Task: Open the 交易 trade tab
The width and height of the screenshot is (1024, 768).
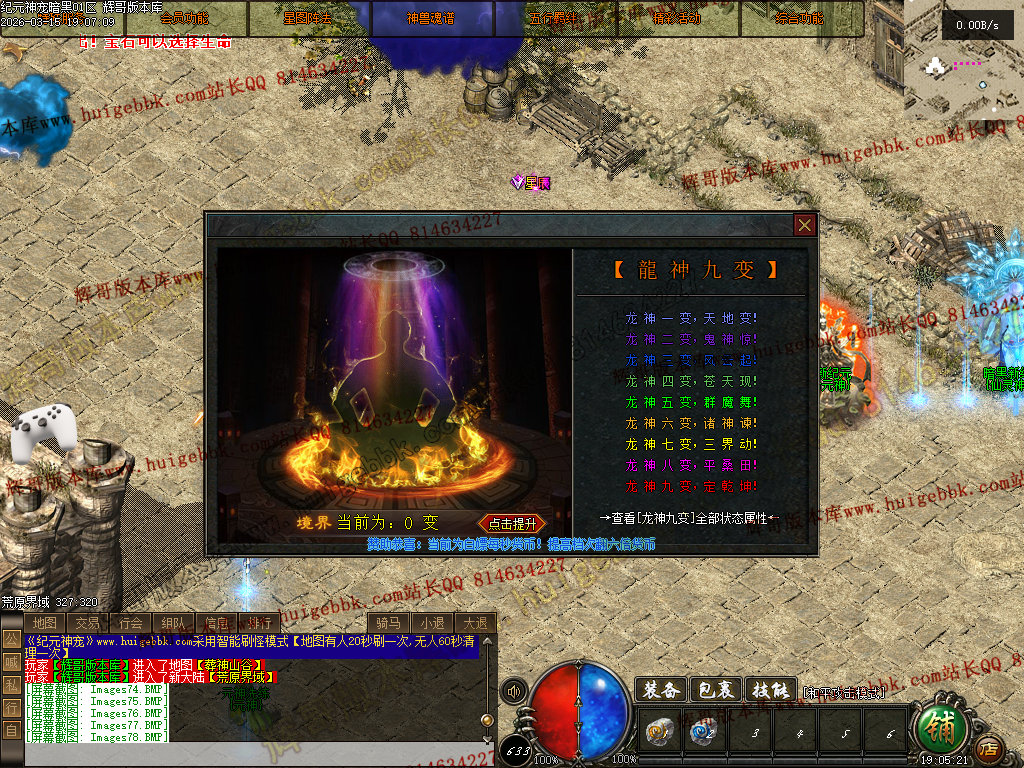Action: (x=88, y=623)
